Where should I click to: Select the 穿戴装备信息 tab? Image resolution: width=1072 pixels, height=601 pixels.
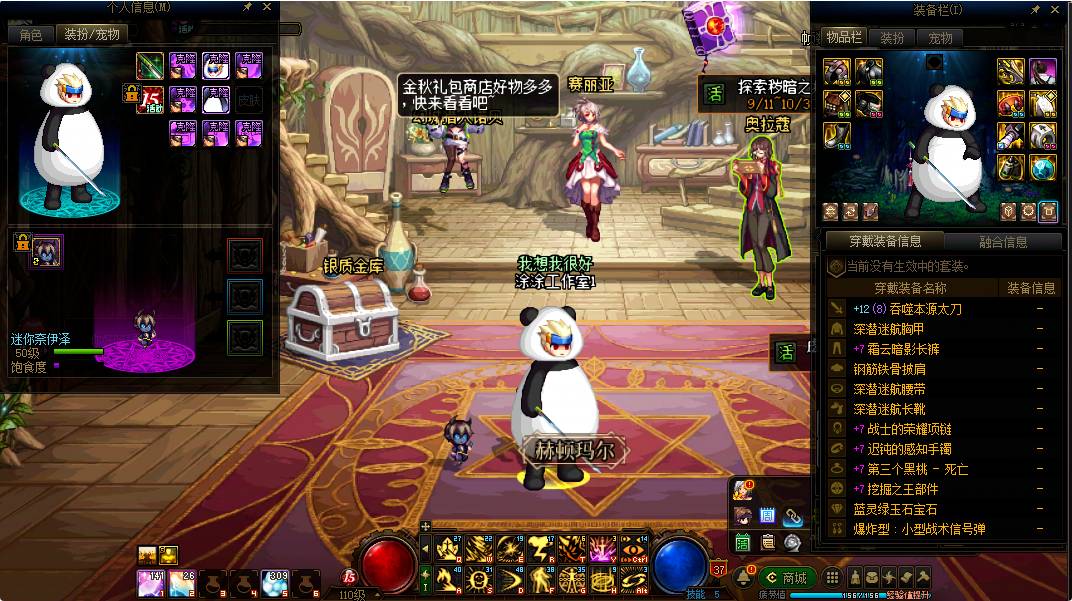[x=885, y=241]
